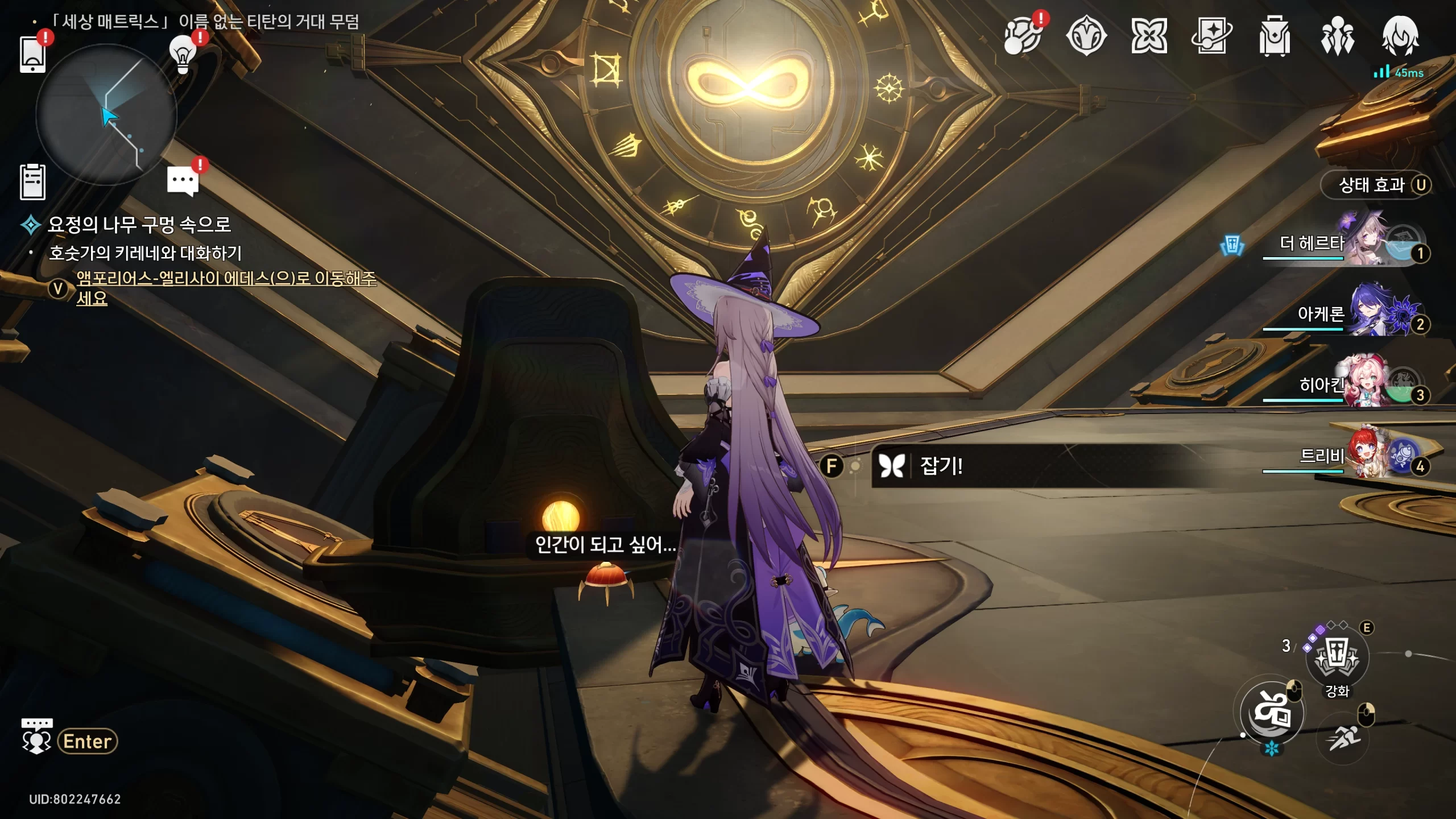Open the mission log clipboard icon
The width and height of the screenshot is (1456, 819).
click(x=32, y=182)
